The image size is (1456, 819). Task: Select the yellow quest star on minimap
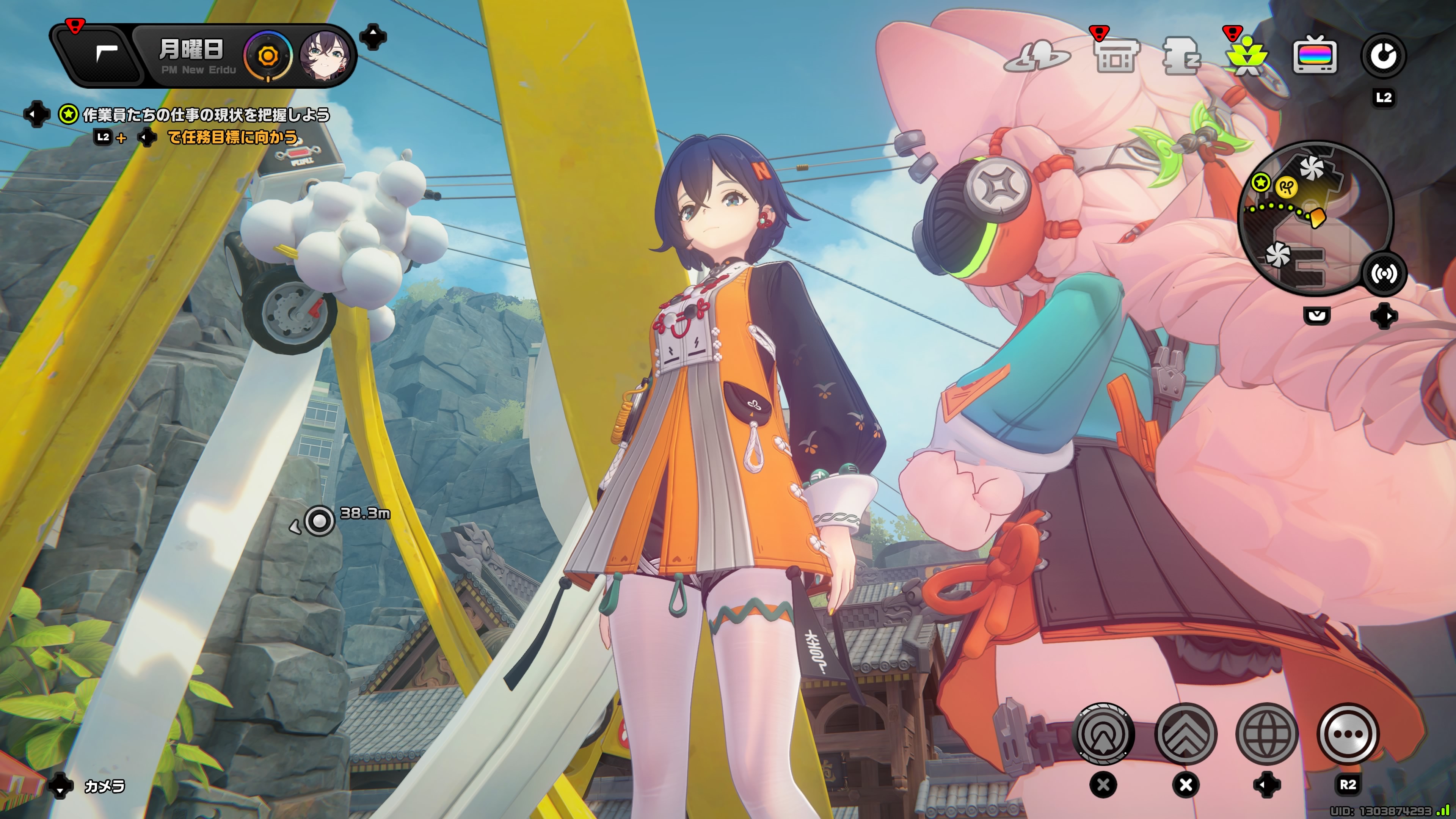pos(1260,182)
